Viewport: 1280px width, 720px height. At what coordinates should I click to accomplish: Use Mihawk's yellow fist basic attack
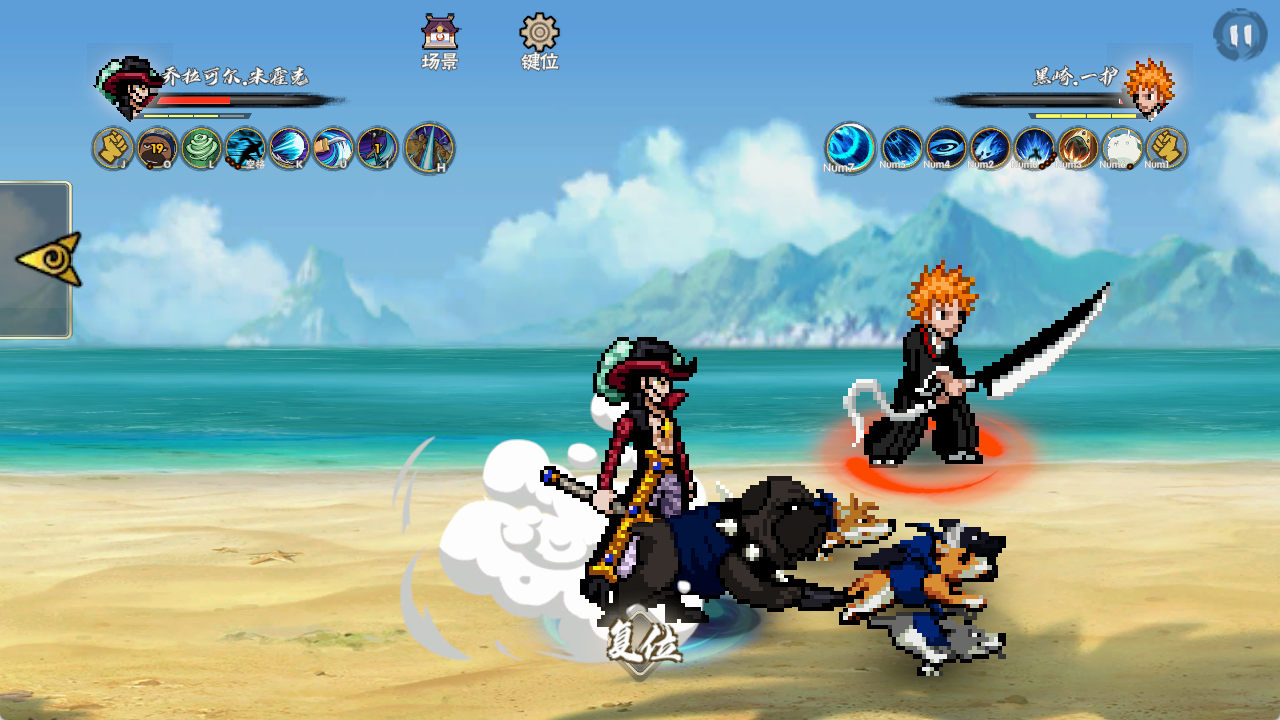(x=113, y=148)
